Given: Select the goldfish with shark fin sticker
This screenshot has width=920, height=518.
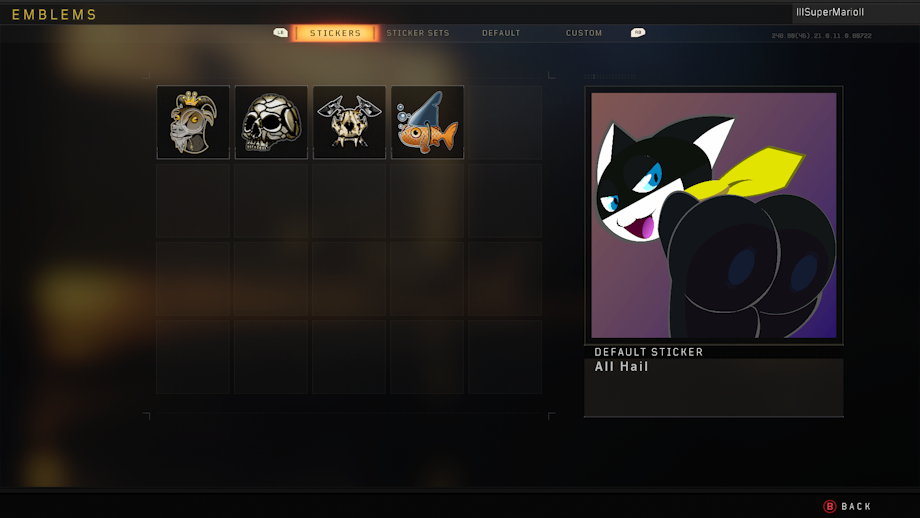Looking at the screenshot, I should pos(427,122).
